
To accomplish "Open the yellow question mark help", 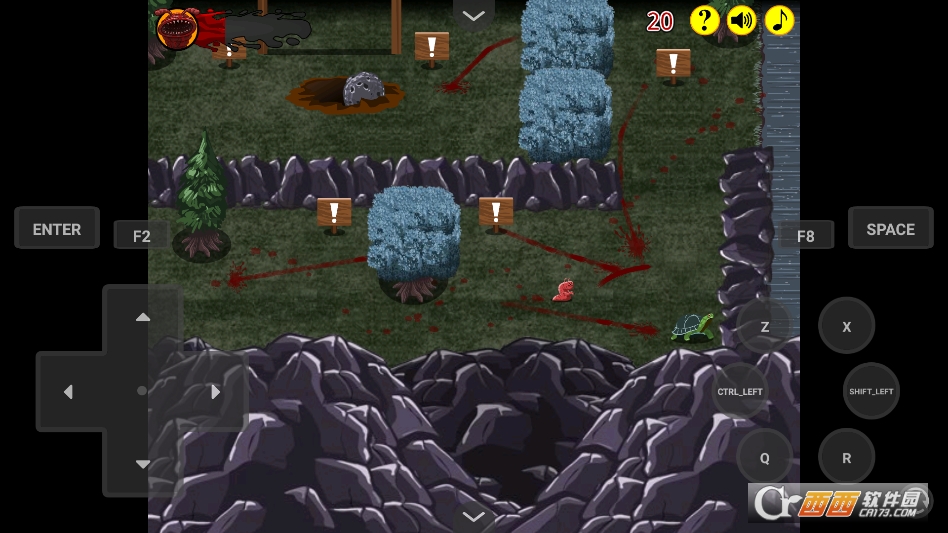I will click(x=704, y=21).
